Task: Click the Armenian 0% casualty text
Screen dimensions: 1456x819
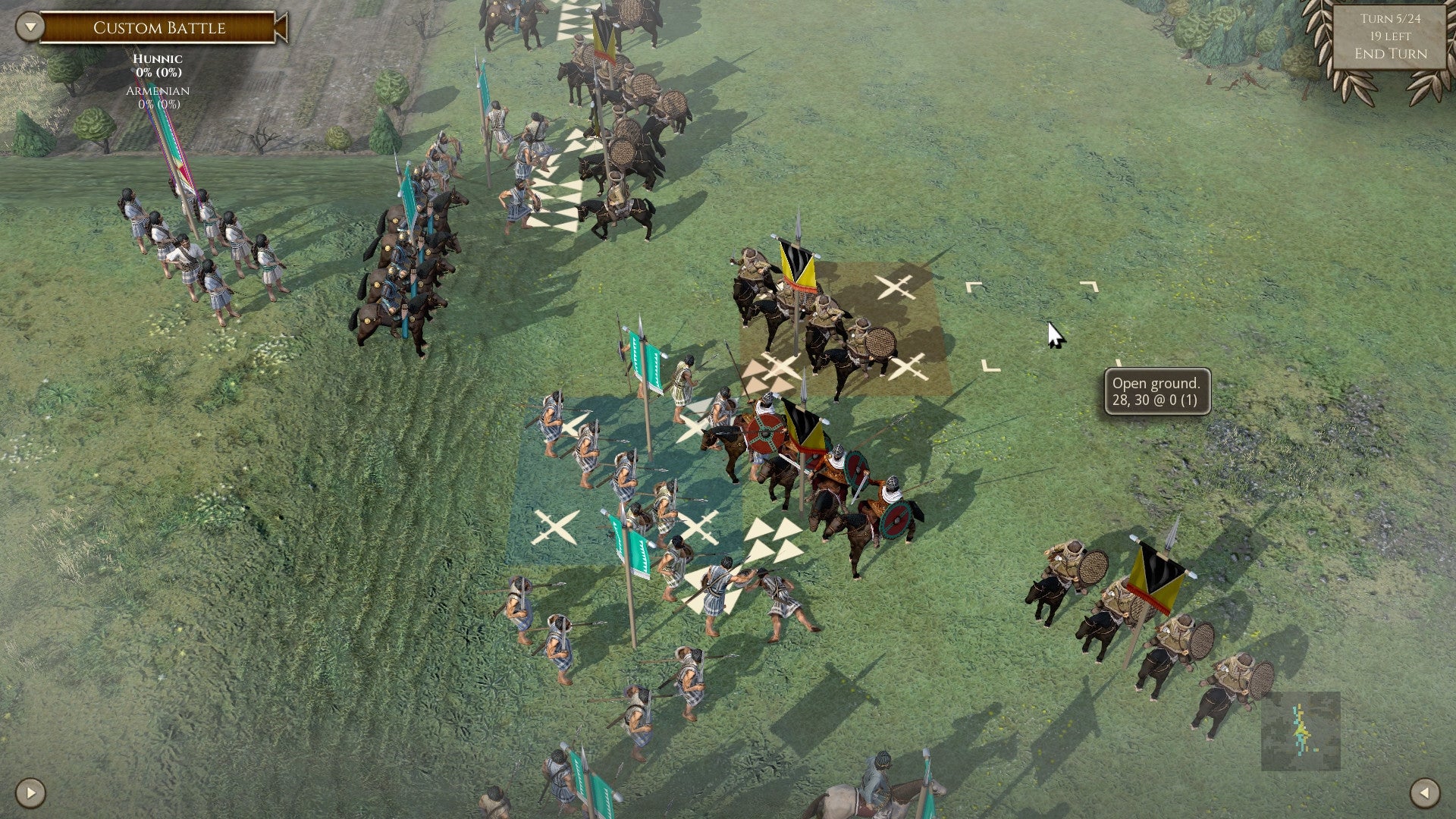Action: 158,99
